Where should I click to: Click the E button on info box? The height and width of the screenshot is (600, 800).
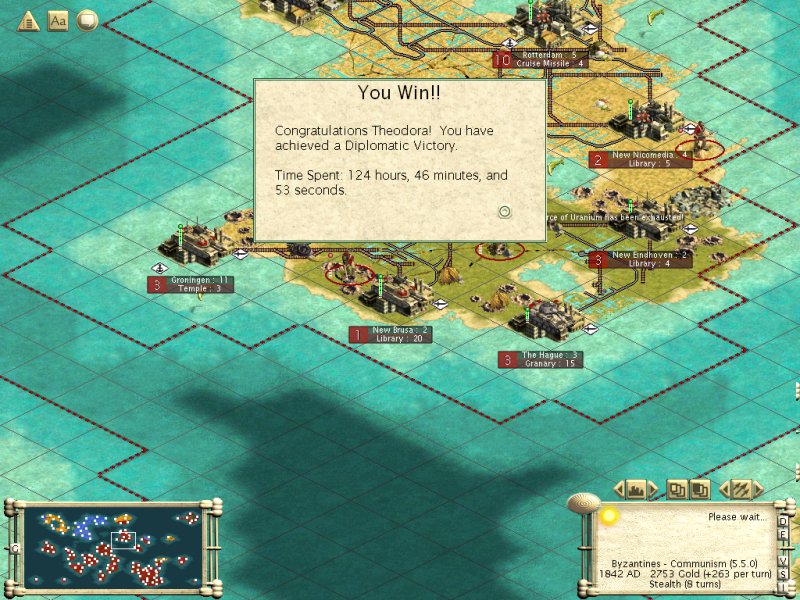[x=783, y=534]
